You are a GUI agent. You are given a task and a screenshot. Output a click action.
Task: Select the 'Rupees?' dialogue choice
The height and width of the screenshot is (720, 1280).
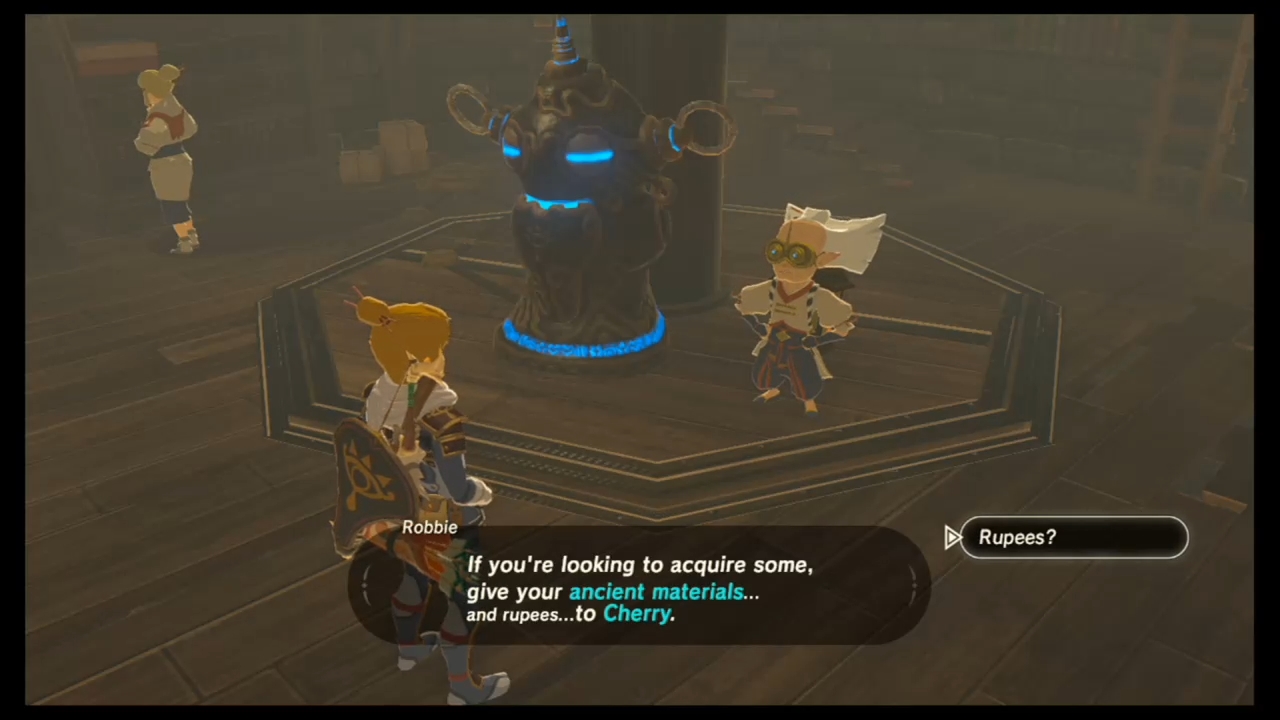point(1074,537)
